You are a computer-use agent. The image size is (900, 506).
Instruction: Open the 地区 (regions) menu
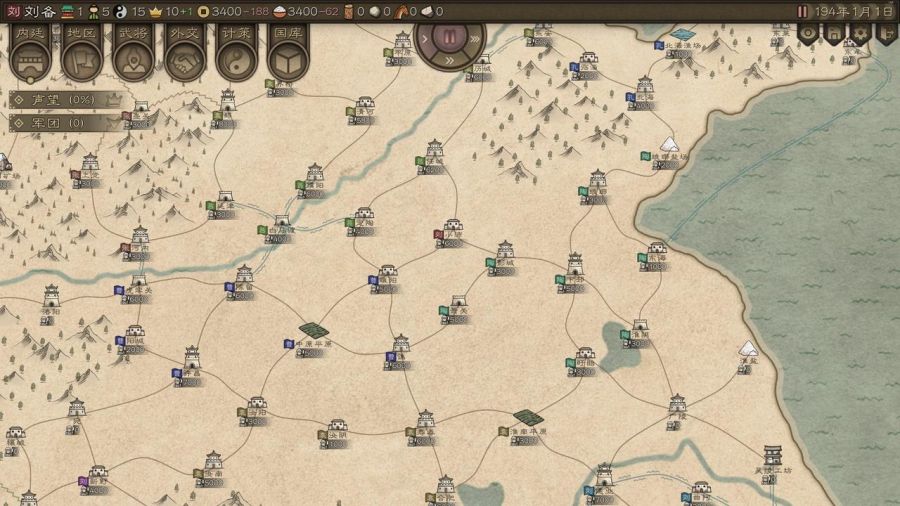(82, 53)
